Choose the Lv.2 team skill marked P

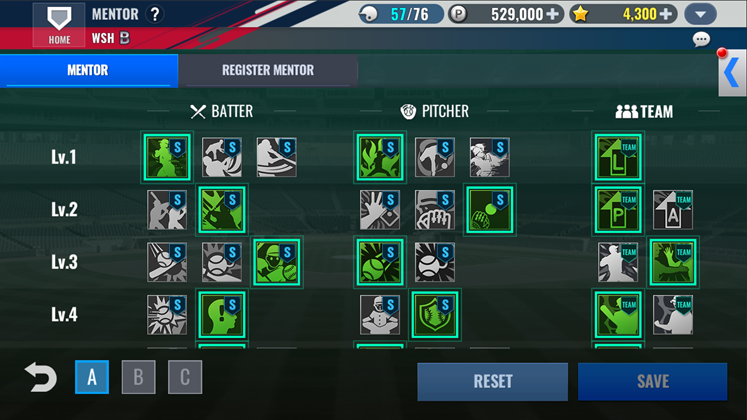click(x=619, y=210)
